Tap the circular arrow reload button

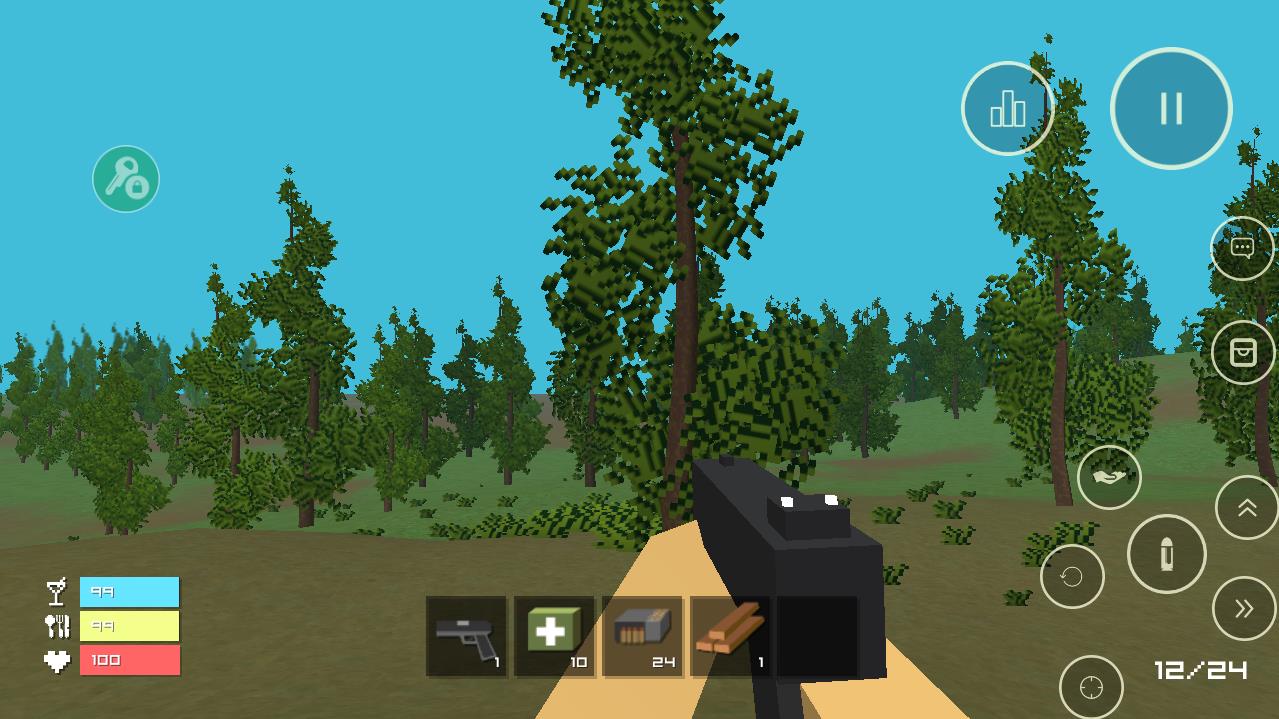[x=1072, y=577]
